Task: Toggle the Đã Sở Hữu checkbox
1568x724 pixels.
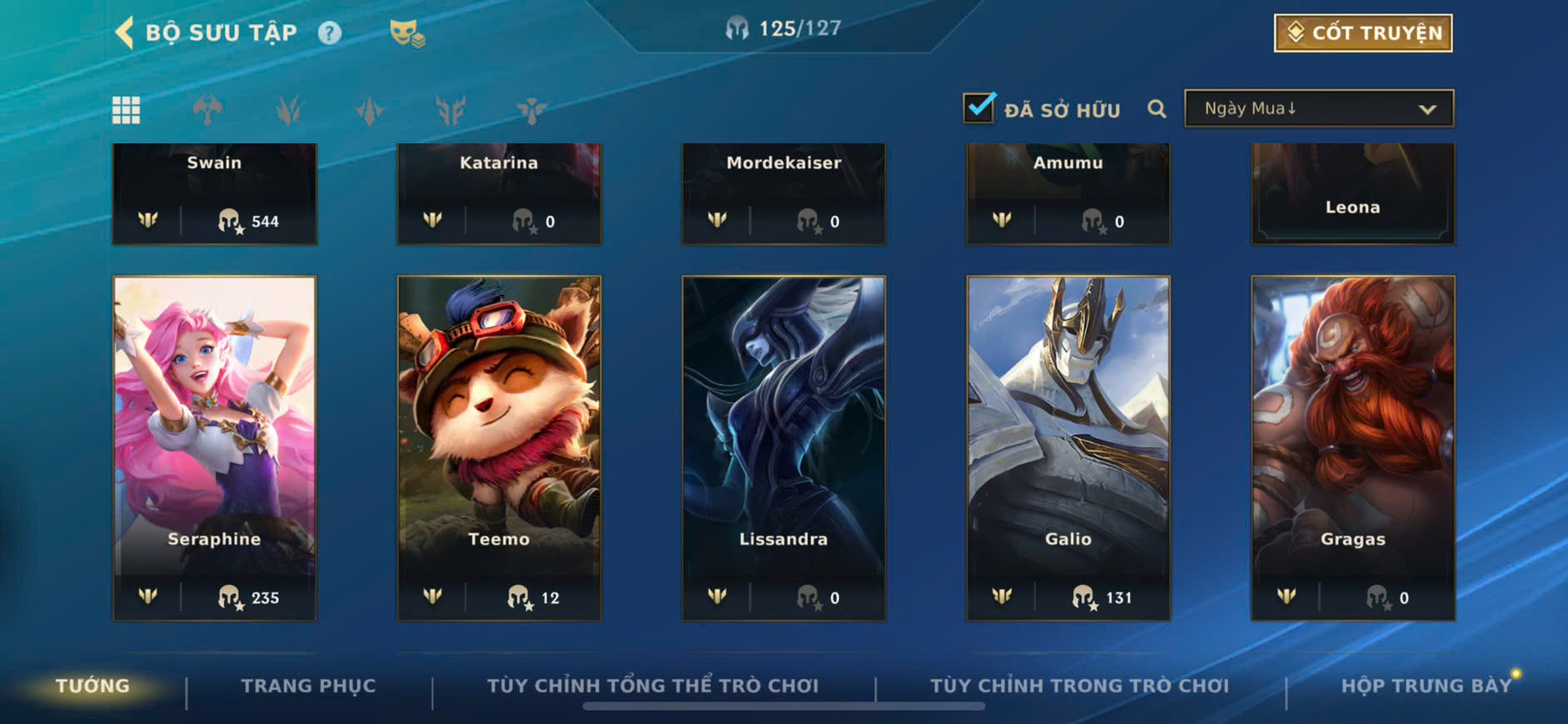Action: (979, 108)
